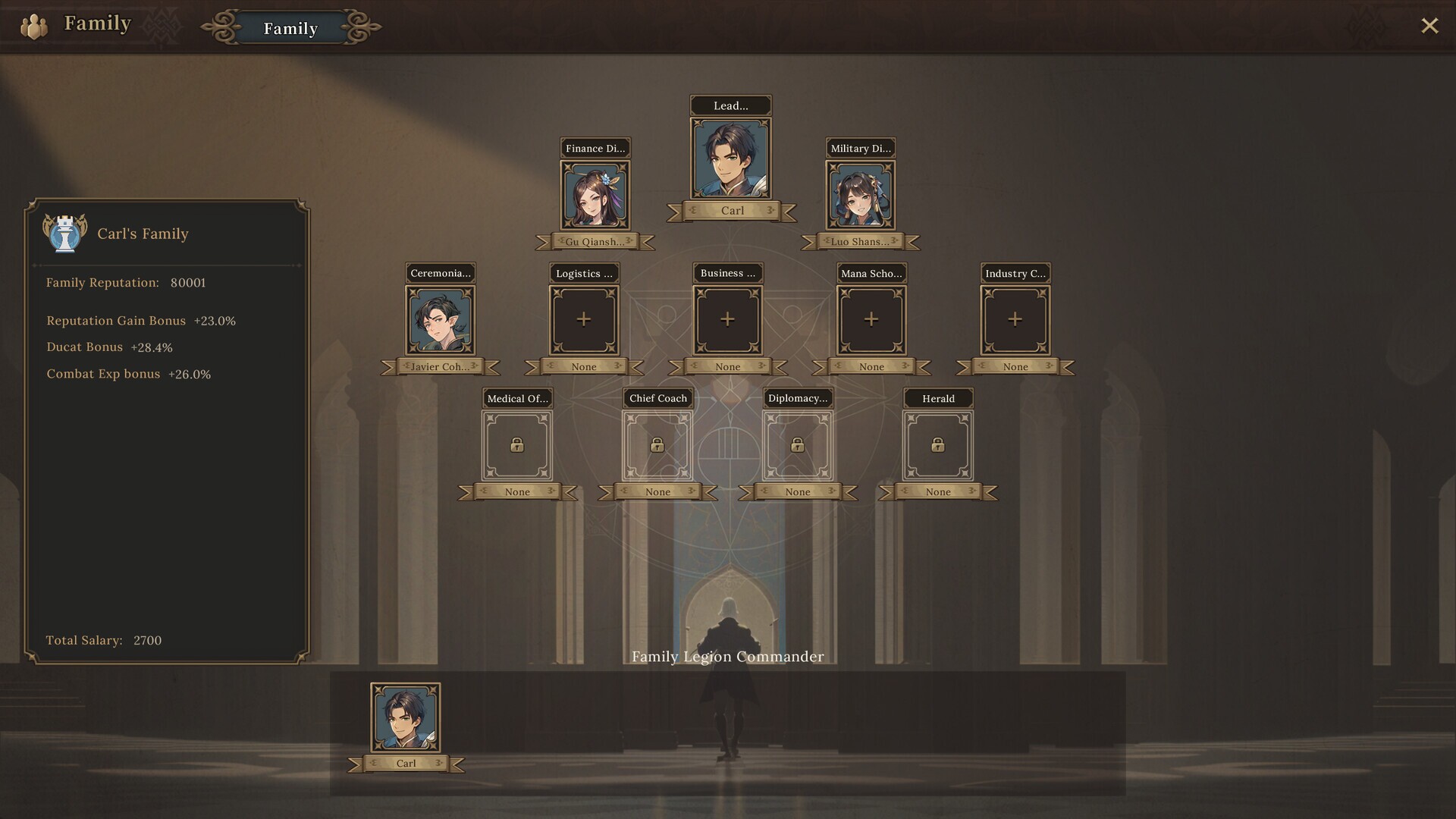Open the locked Medical Officer slot
The image size is (1456, 819).
(x=516, y=445)
